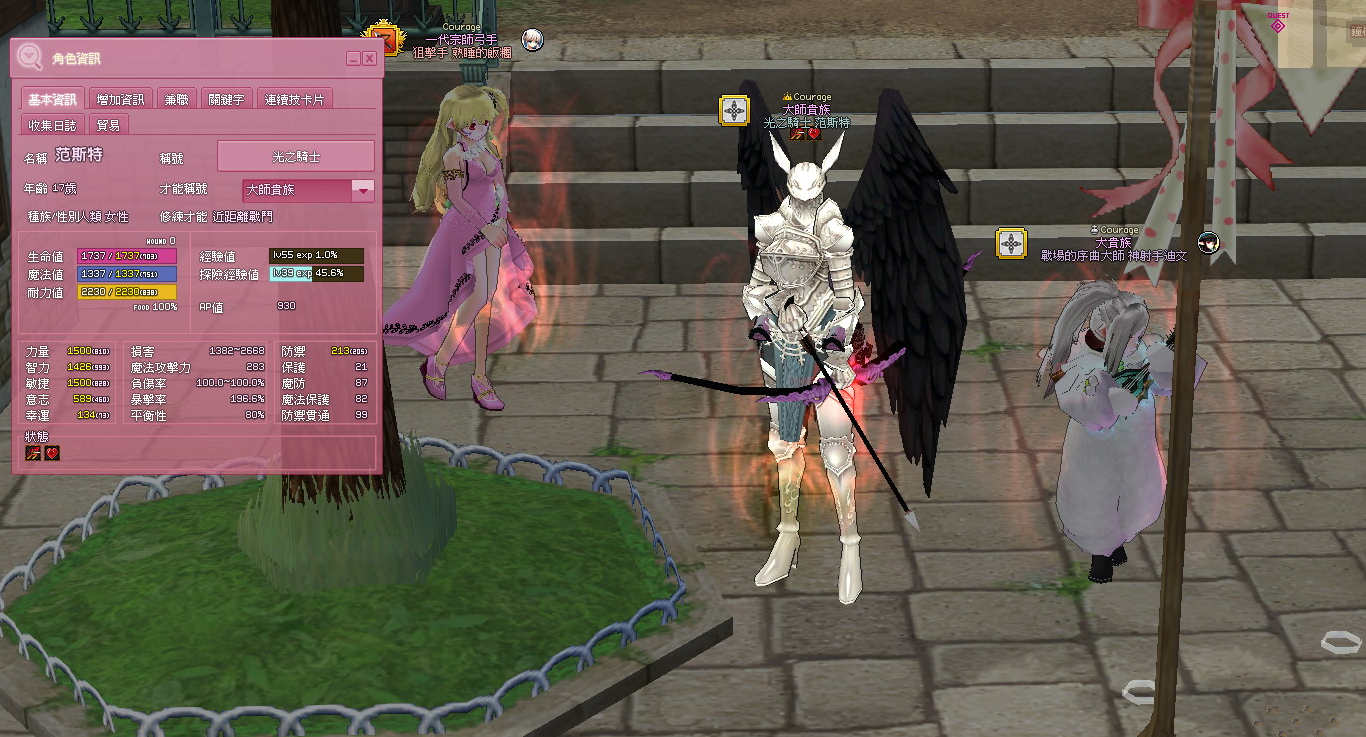Close the character info window
The height and width of the screenshot is (737, 1366).
[369, 59]
